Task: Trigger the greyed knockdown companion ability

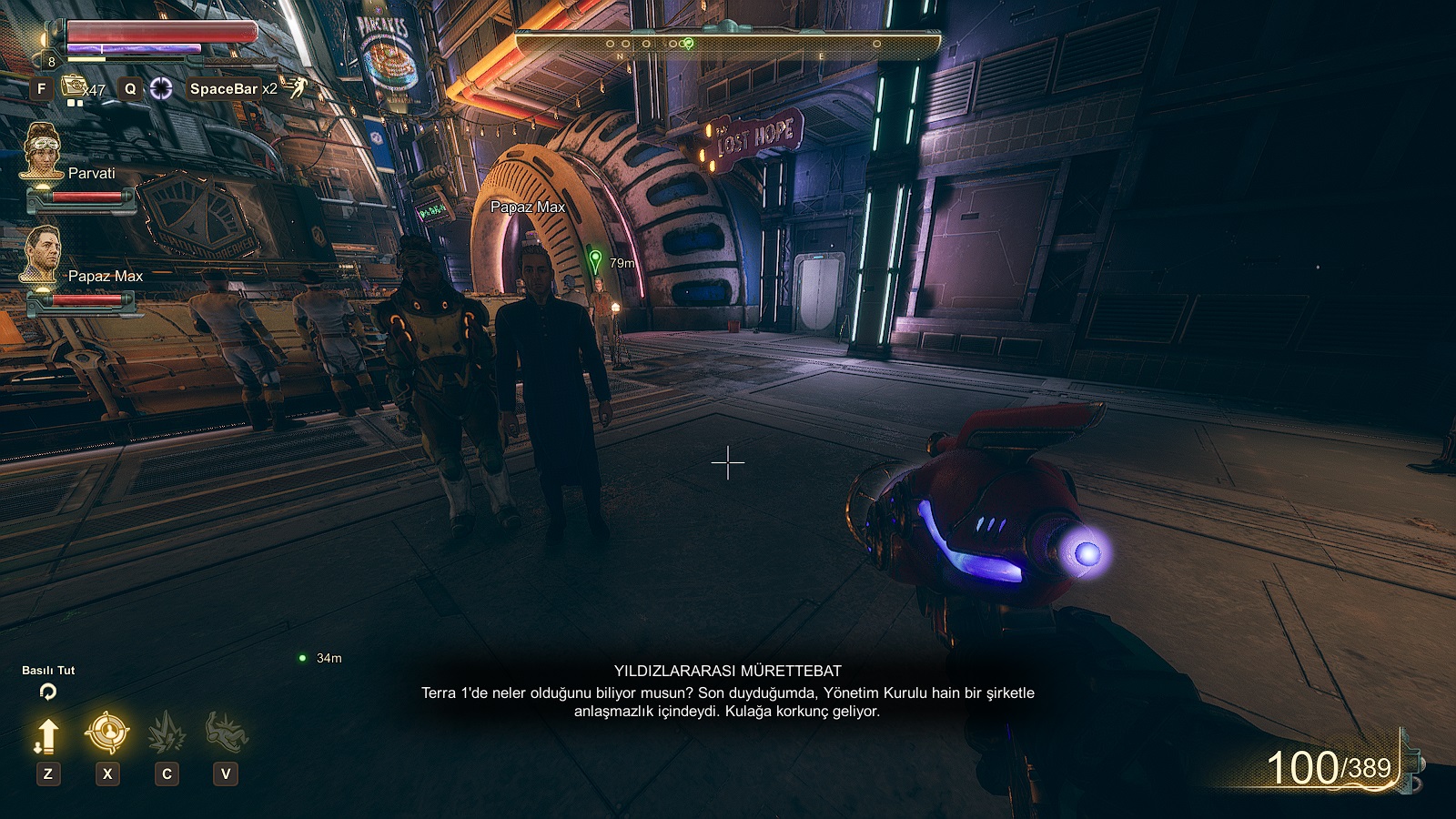Action: click(x=226, y=732)
